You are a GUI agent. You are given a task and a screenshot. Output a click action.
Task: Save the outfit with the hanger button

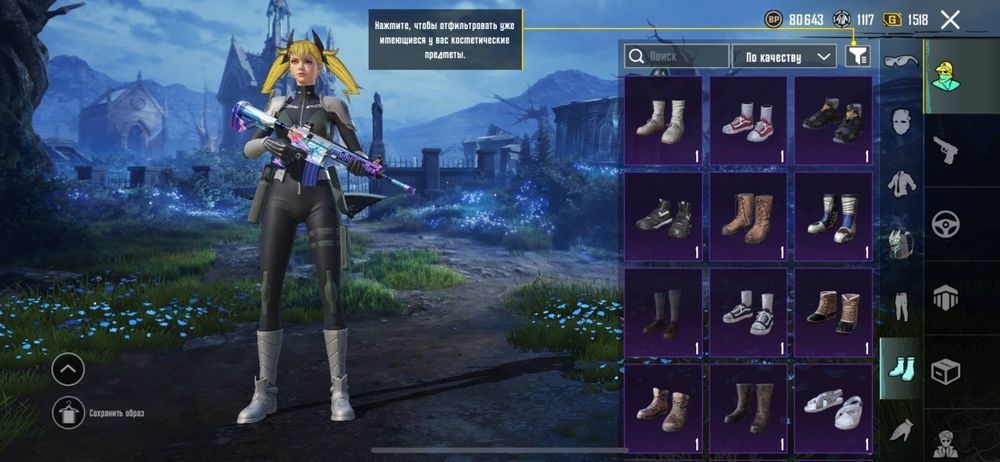[x=68, y=411]
